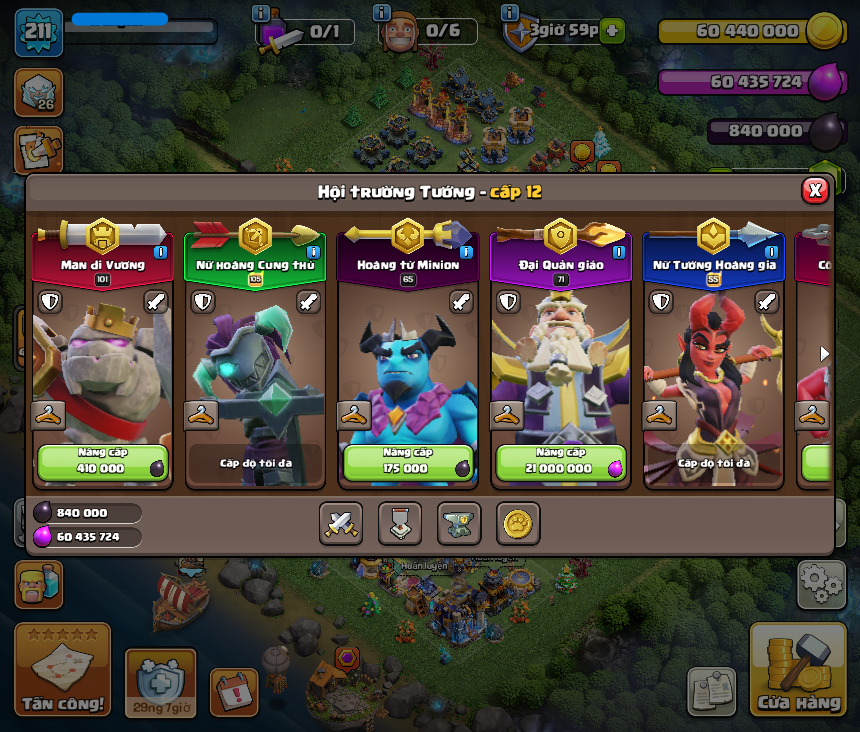
Task: Open the Blacksmith anvil button
Action: point(459,523)
